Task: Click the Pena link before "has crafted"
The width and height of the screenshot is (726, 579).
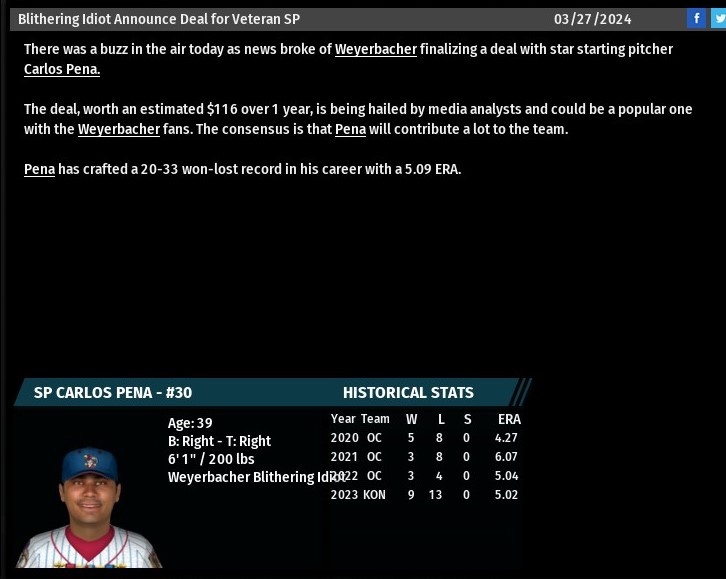Action: [x=39, y=169]
